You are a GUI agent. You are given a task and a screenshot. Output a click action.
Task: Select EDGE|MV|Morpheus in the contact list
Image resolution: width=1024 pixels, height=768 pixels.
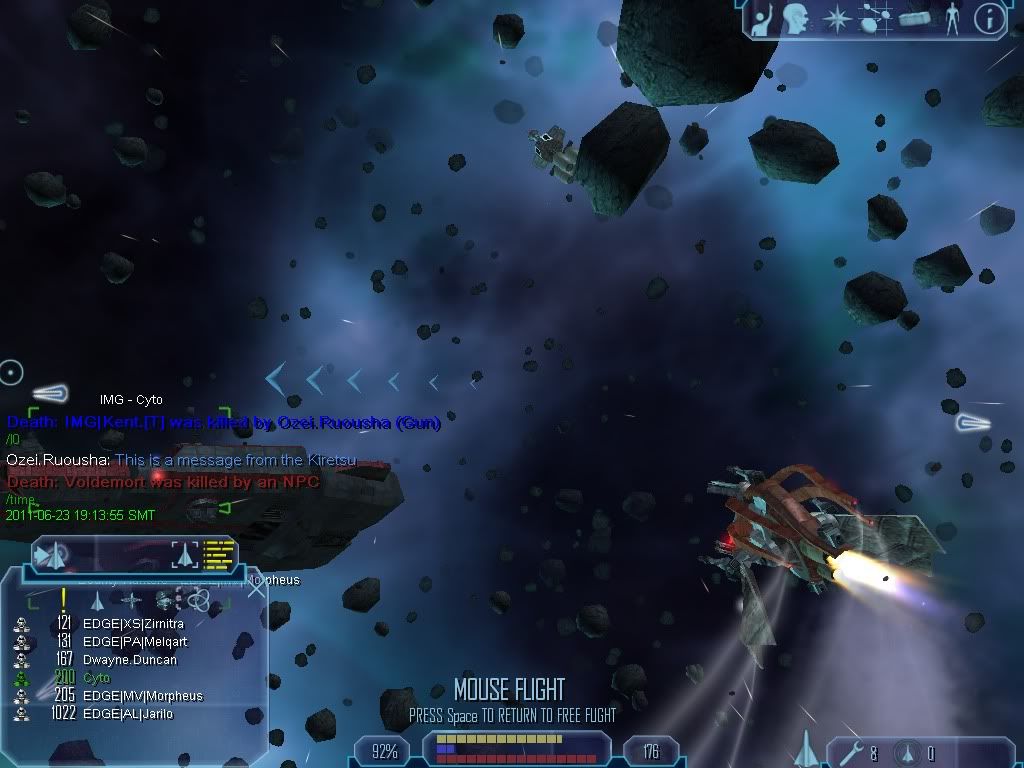tap(142, 696)
